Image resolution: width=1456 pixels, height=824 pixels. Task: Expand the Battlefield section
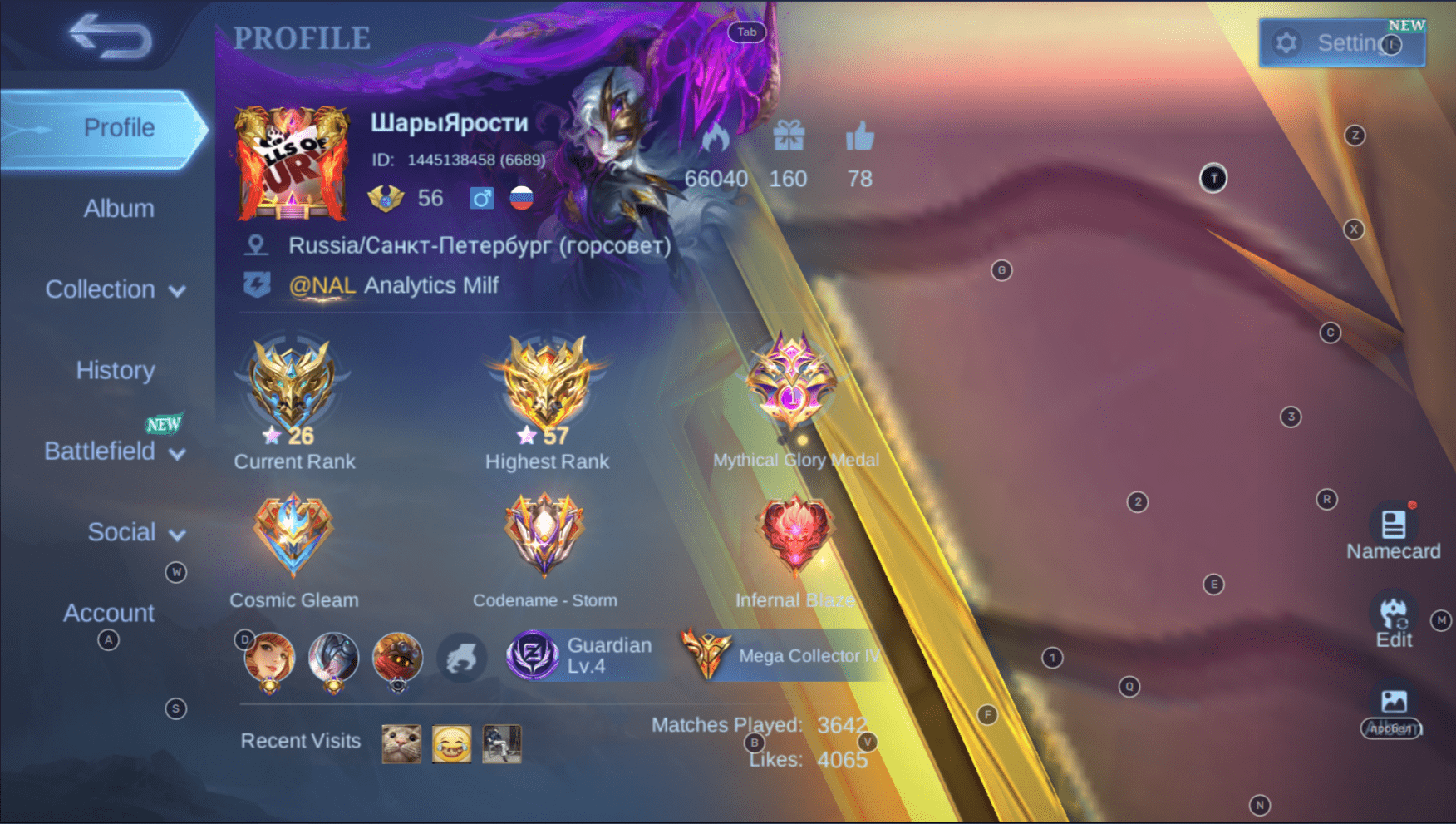101,451
